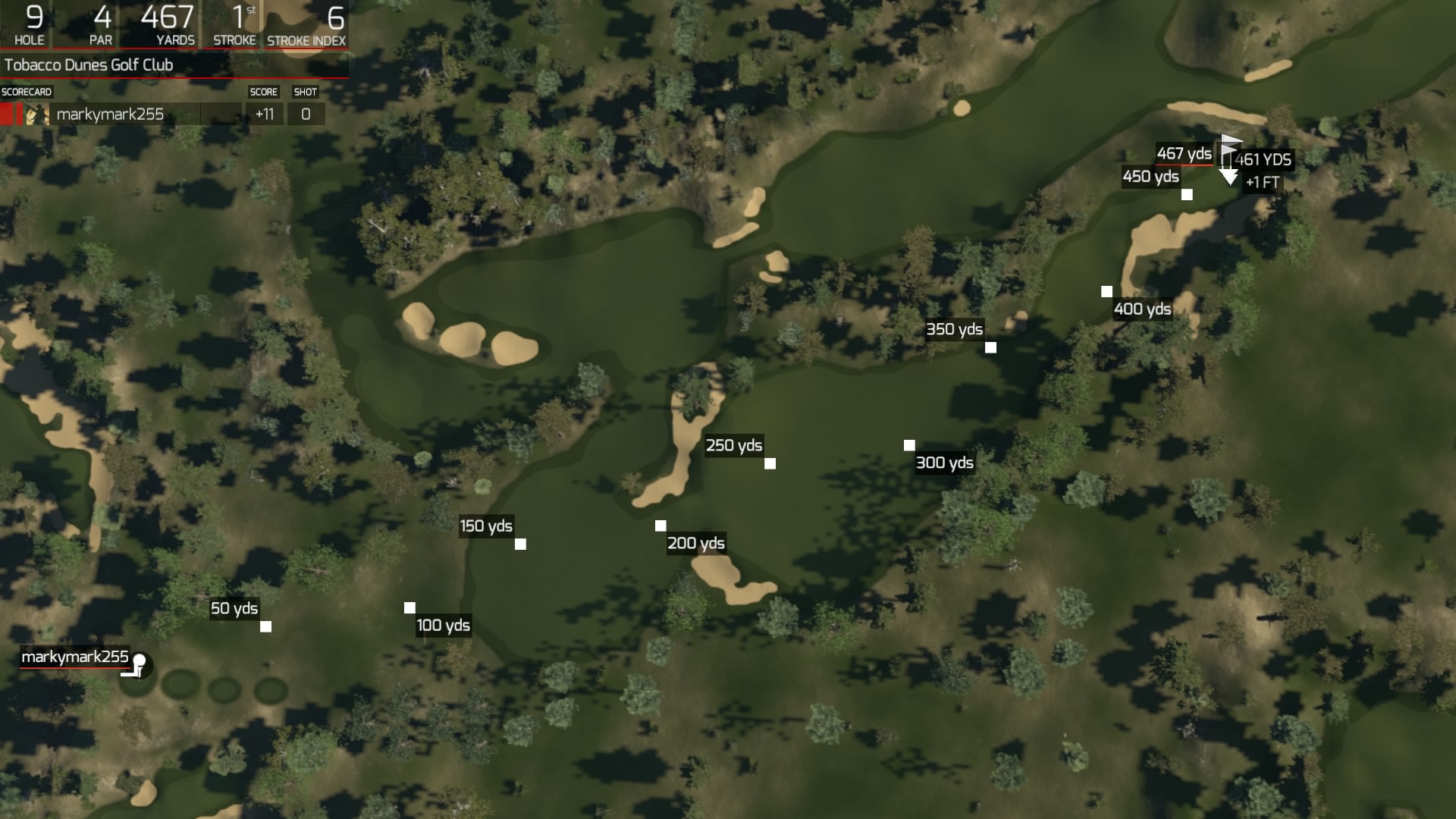Click the Tobacco Dunes Golf Club title
This screenshot has height=819, width=1456.
coord(87,65)
